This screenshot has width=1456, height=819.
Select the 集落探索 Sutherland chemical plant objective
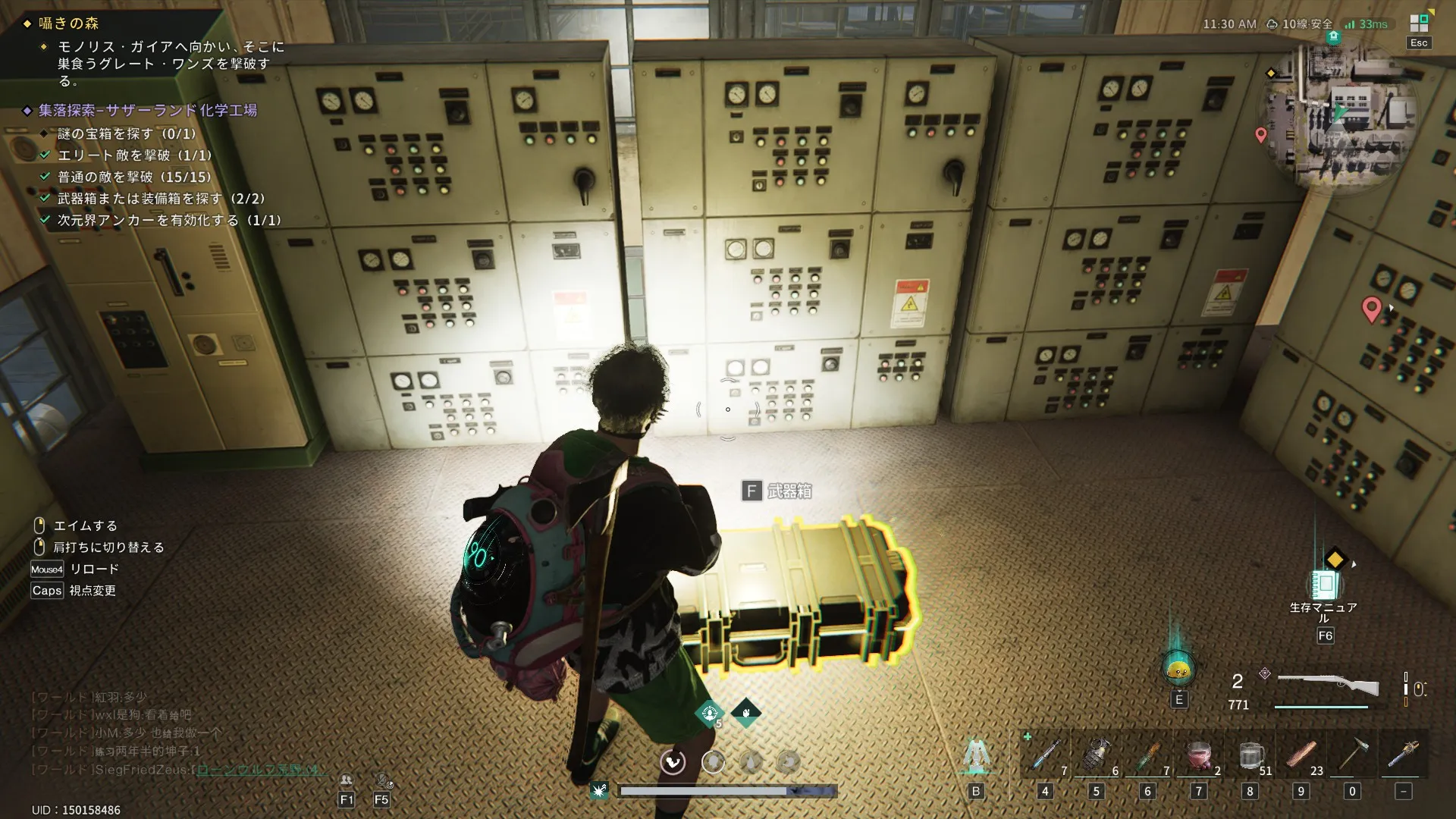click(x=148, y=111)
